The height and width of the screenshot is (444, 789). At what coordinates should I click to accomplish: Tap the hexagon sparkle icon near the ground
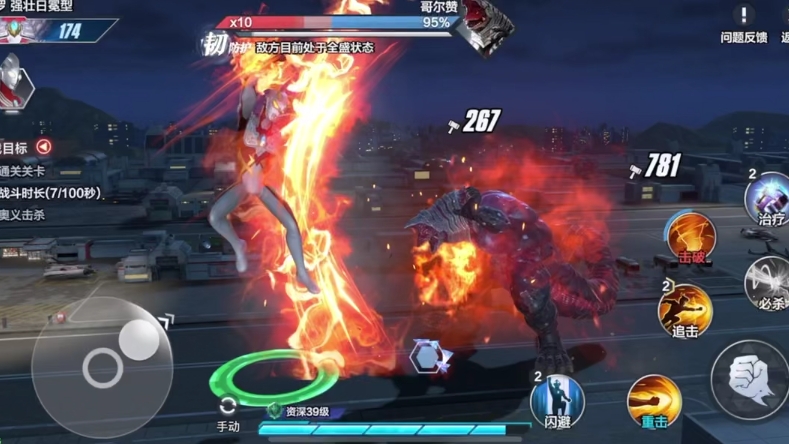tap(430, 357)
